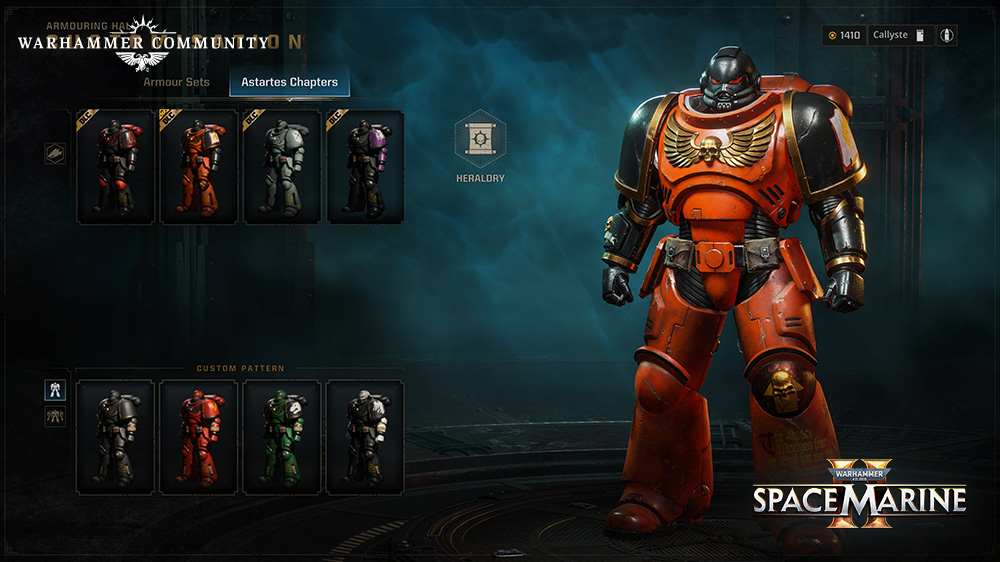Select the Astartes Chapters tab
Screen dimensions: 1000x562
[289, 82]
